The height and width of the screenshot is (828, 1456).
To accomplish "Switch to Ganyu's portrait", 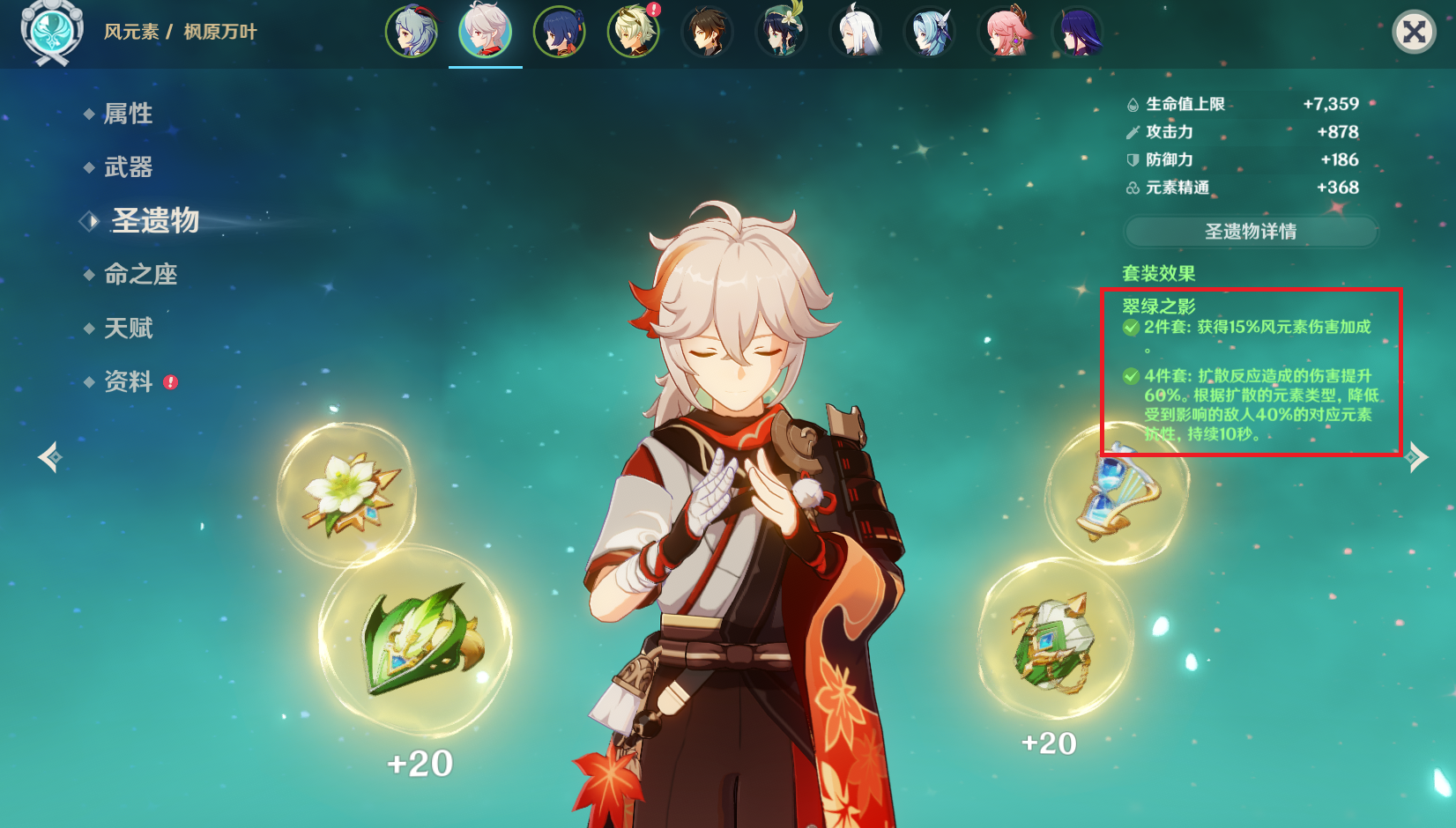I will [x=412, y=33].
